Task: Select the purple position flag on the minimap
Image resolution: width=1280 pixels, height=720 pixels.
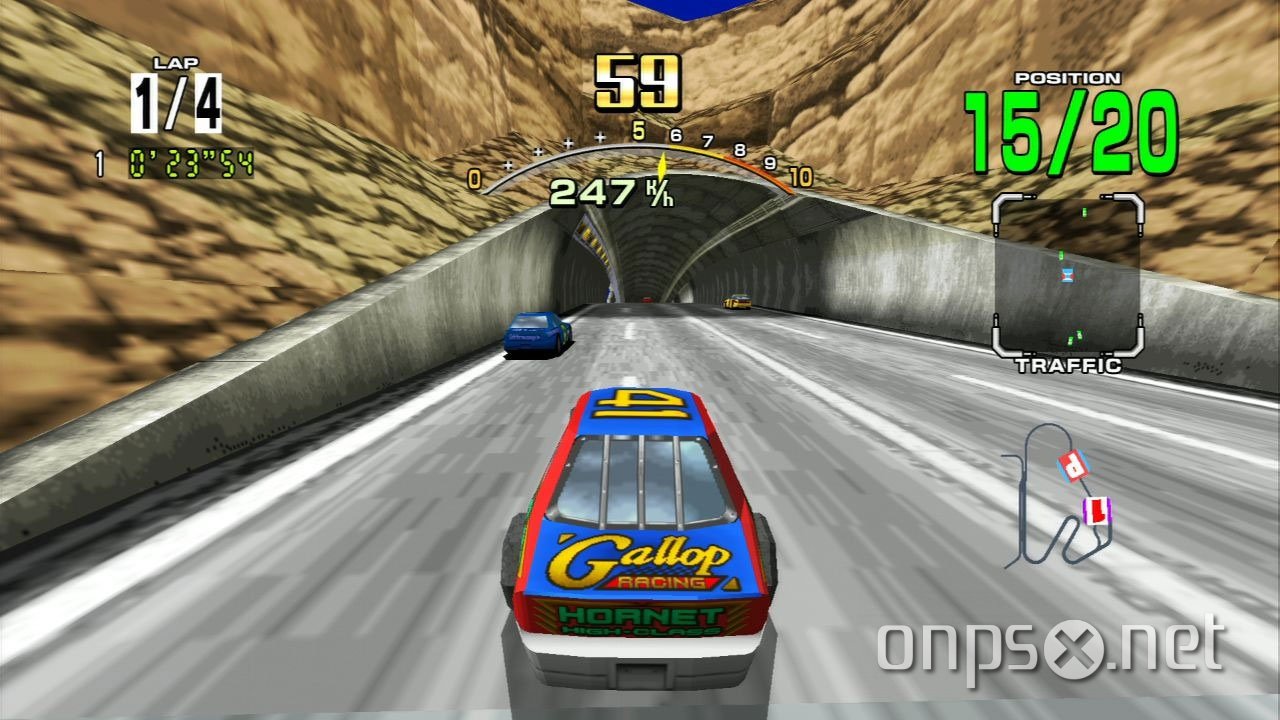Action: tap(1096, 510)
